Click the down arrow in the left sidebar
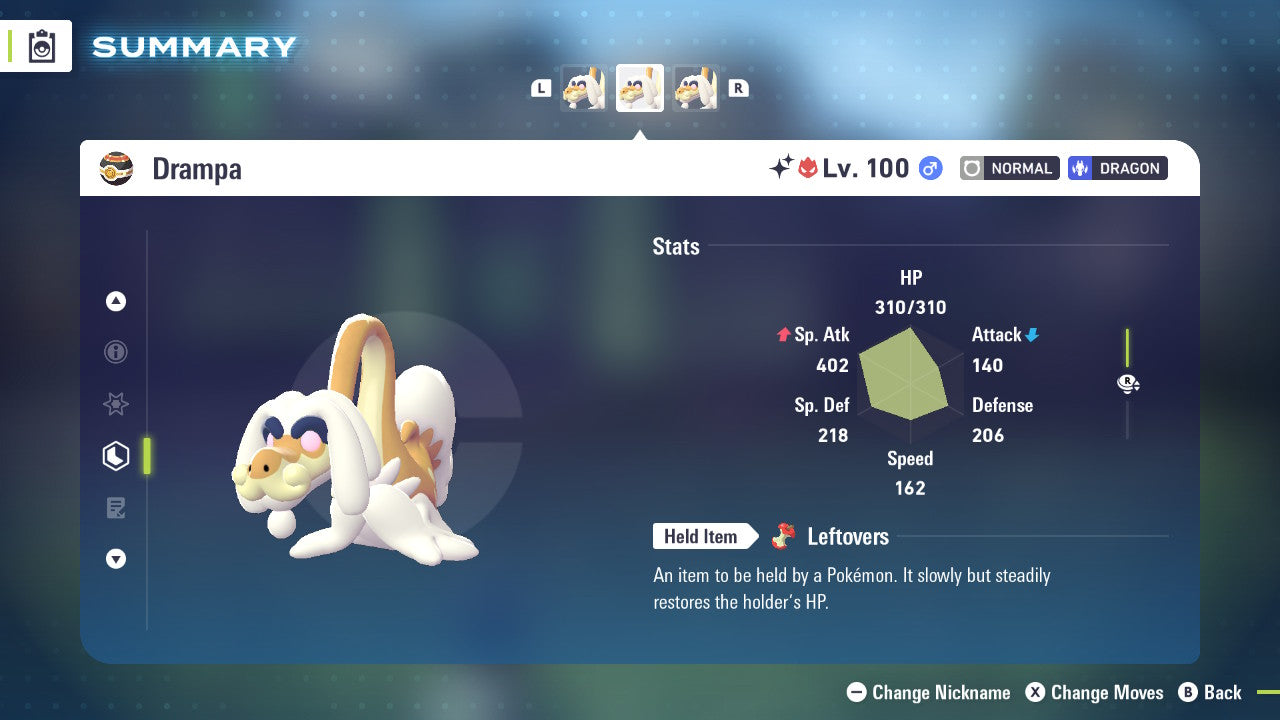The width and height of the screenshot is (1280, 720). click(116, 559)
